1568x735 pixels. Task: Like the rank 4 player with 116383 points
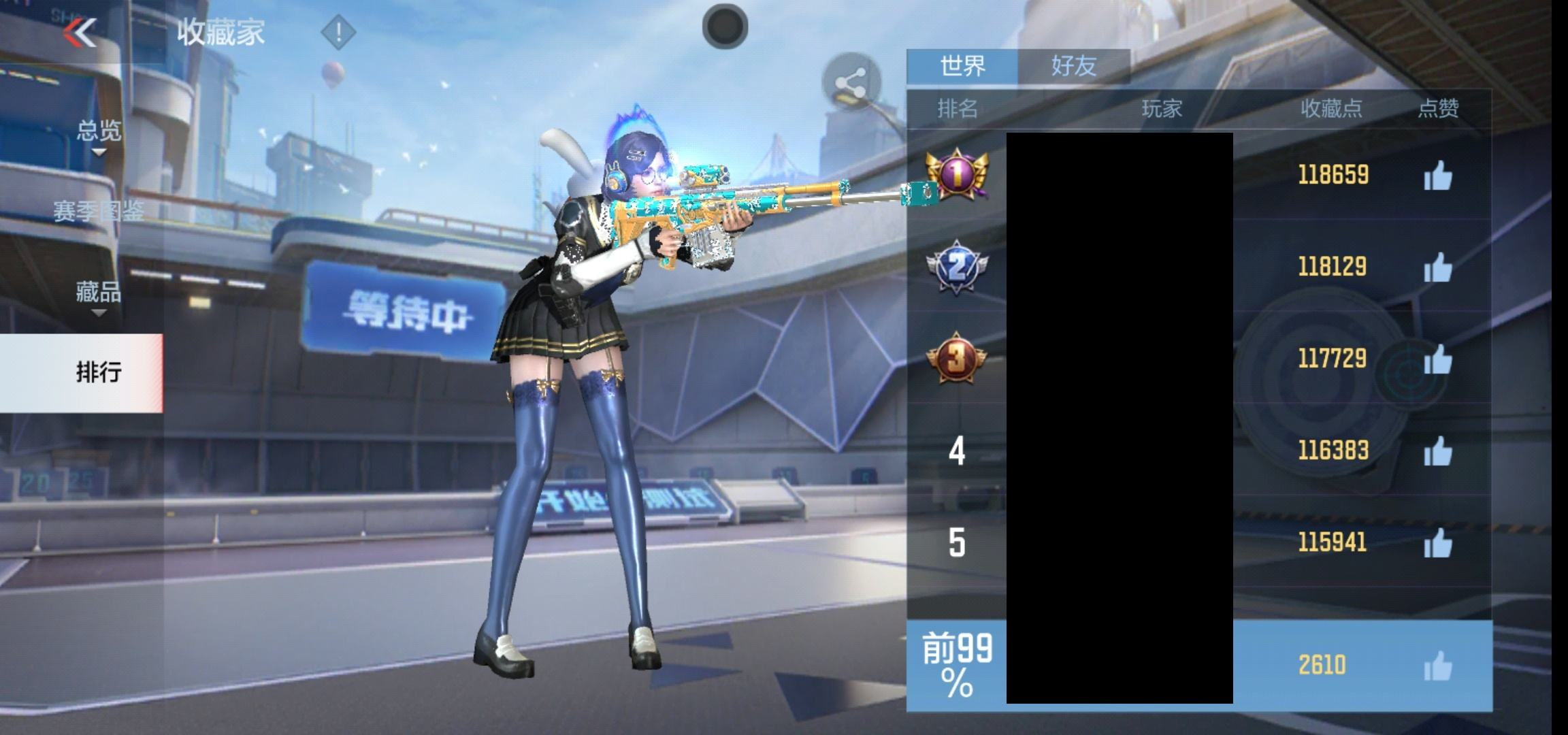pos(1437,451)
